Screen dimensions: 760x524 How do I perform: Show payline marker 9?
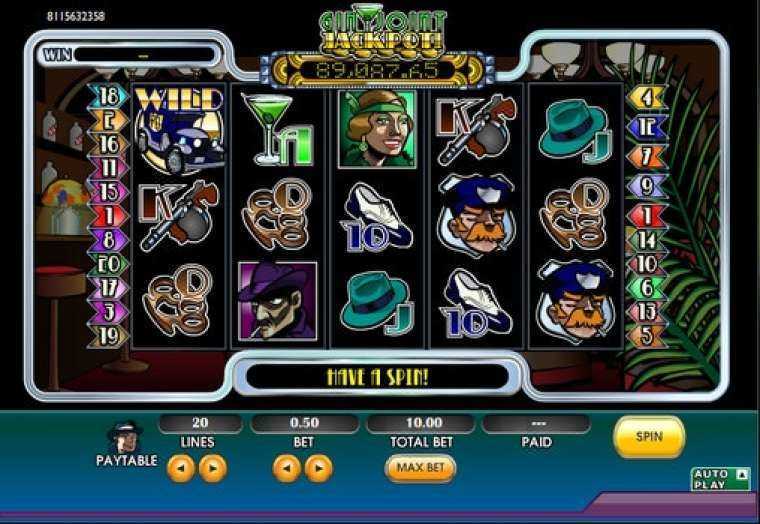click(x=647, y=185)
